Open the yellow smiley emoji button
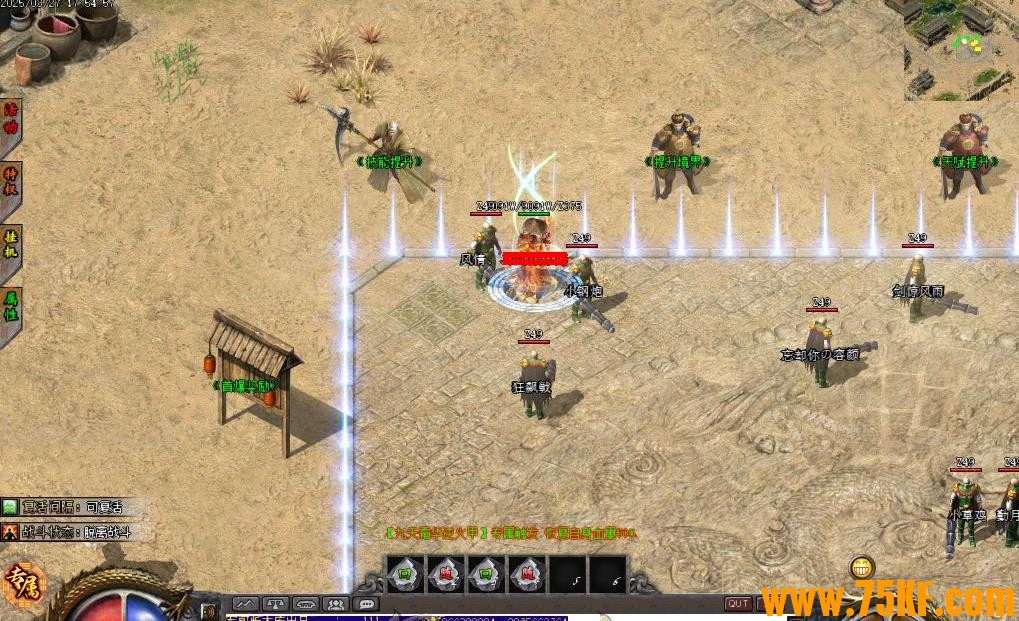The width and height of the screenshot is (1019, 621). tap(861, 568)
